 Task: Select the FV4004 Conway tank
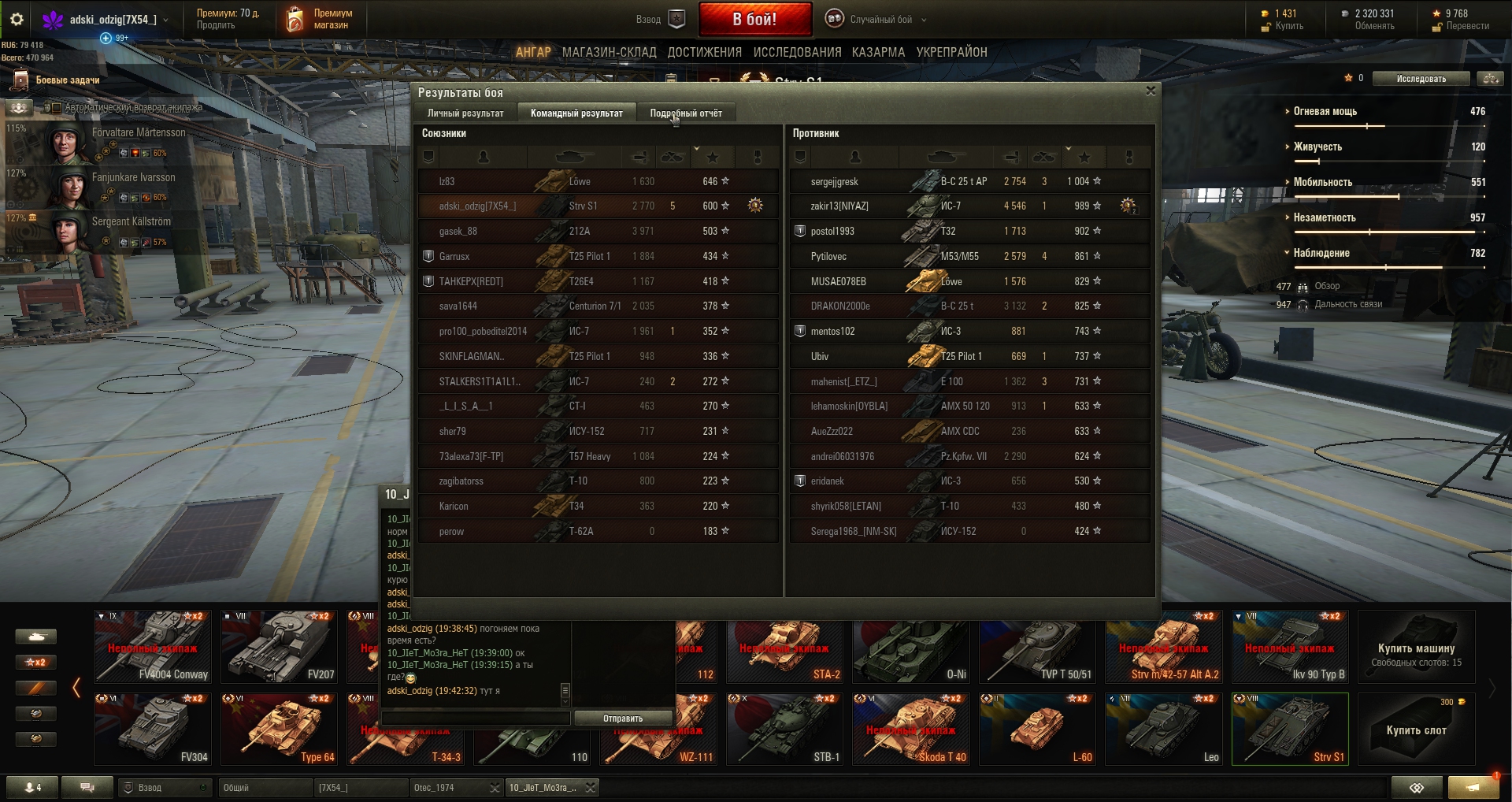tap(153, 647)
